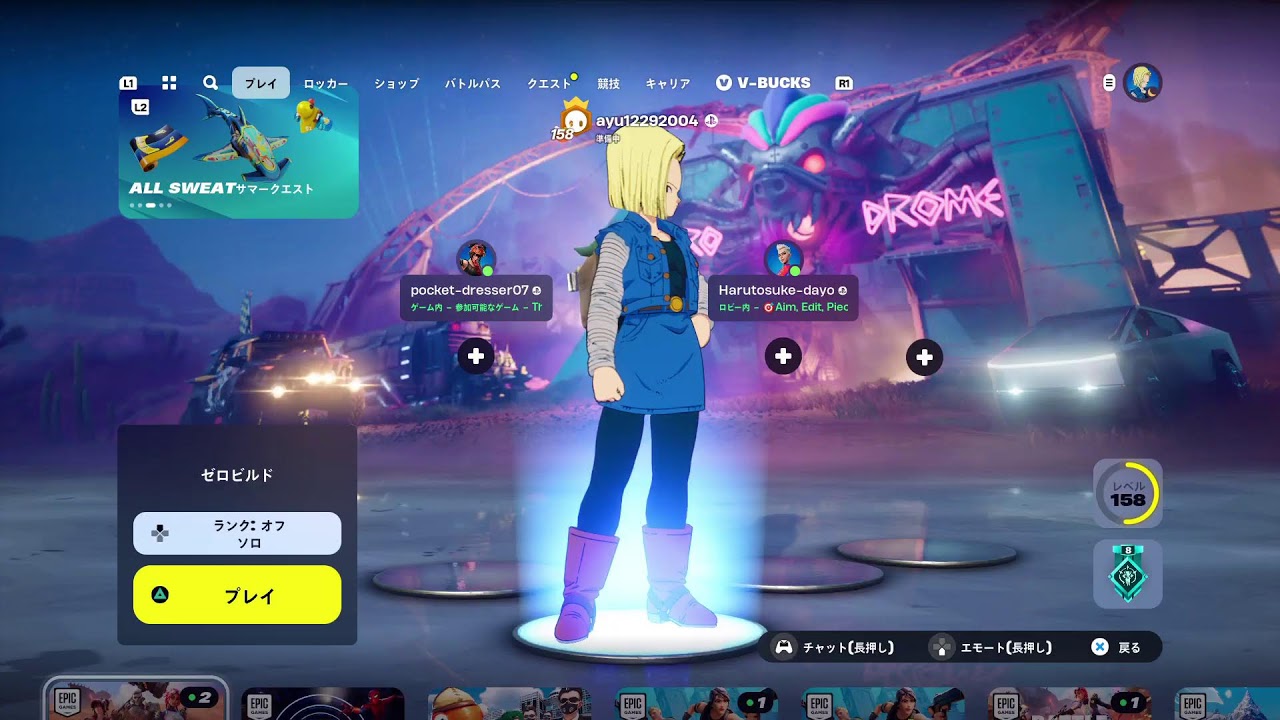The image size is (1280, 720).
Task: Click the magnifying glass search icon
Action: point(210,83)
